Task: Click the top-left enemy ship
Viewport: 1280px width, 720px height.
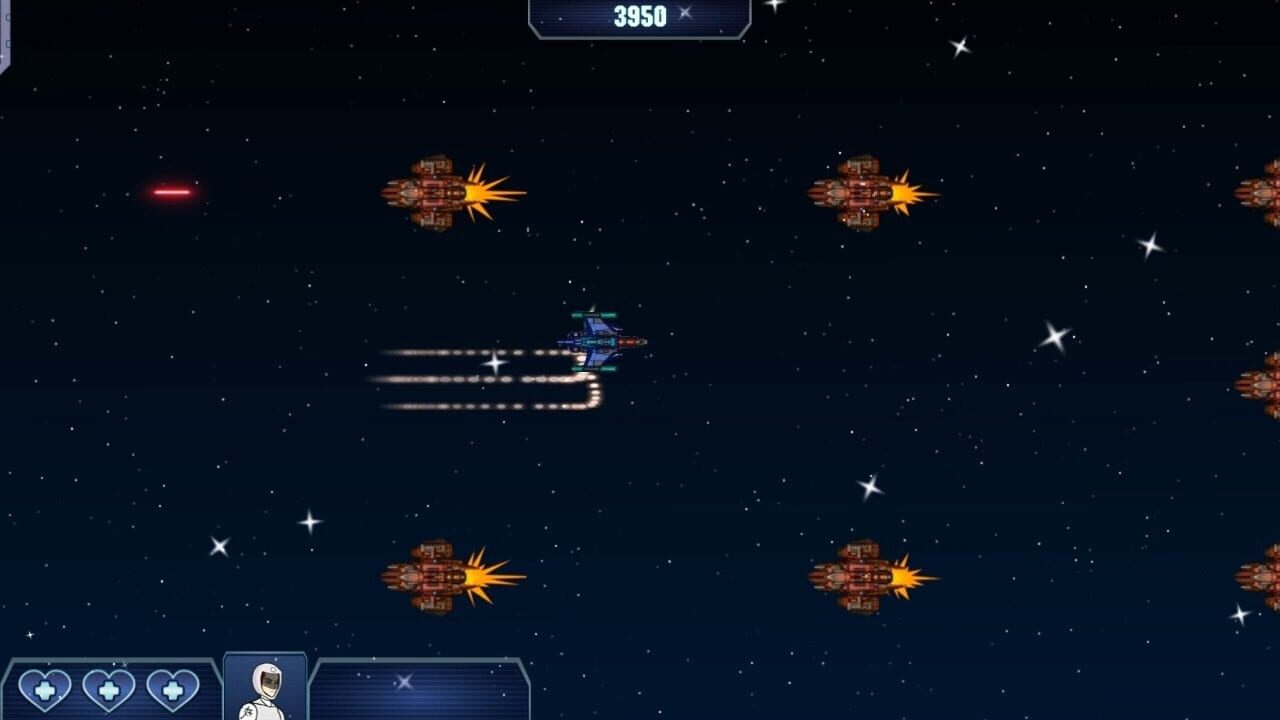Action: [x=430, y=192]
